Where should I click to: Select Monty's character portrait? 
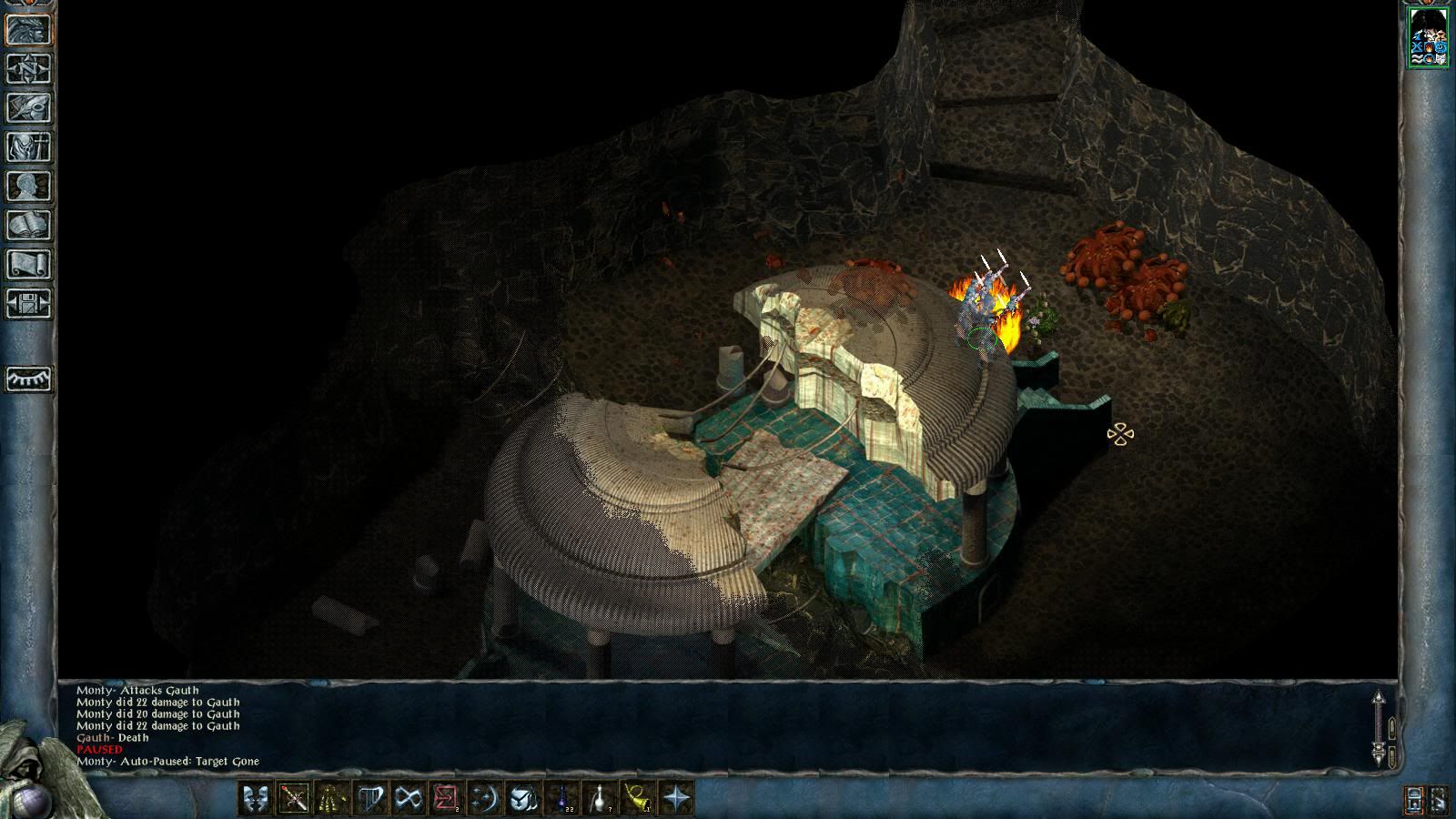[1428, 36]
